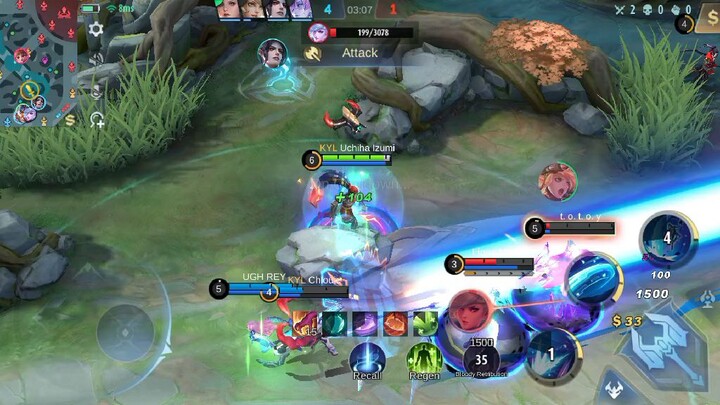Hit the large basic attack button
720x405 pixels.
pyautogui.click(x=660, y=350)
